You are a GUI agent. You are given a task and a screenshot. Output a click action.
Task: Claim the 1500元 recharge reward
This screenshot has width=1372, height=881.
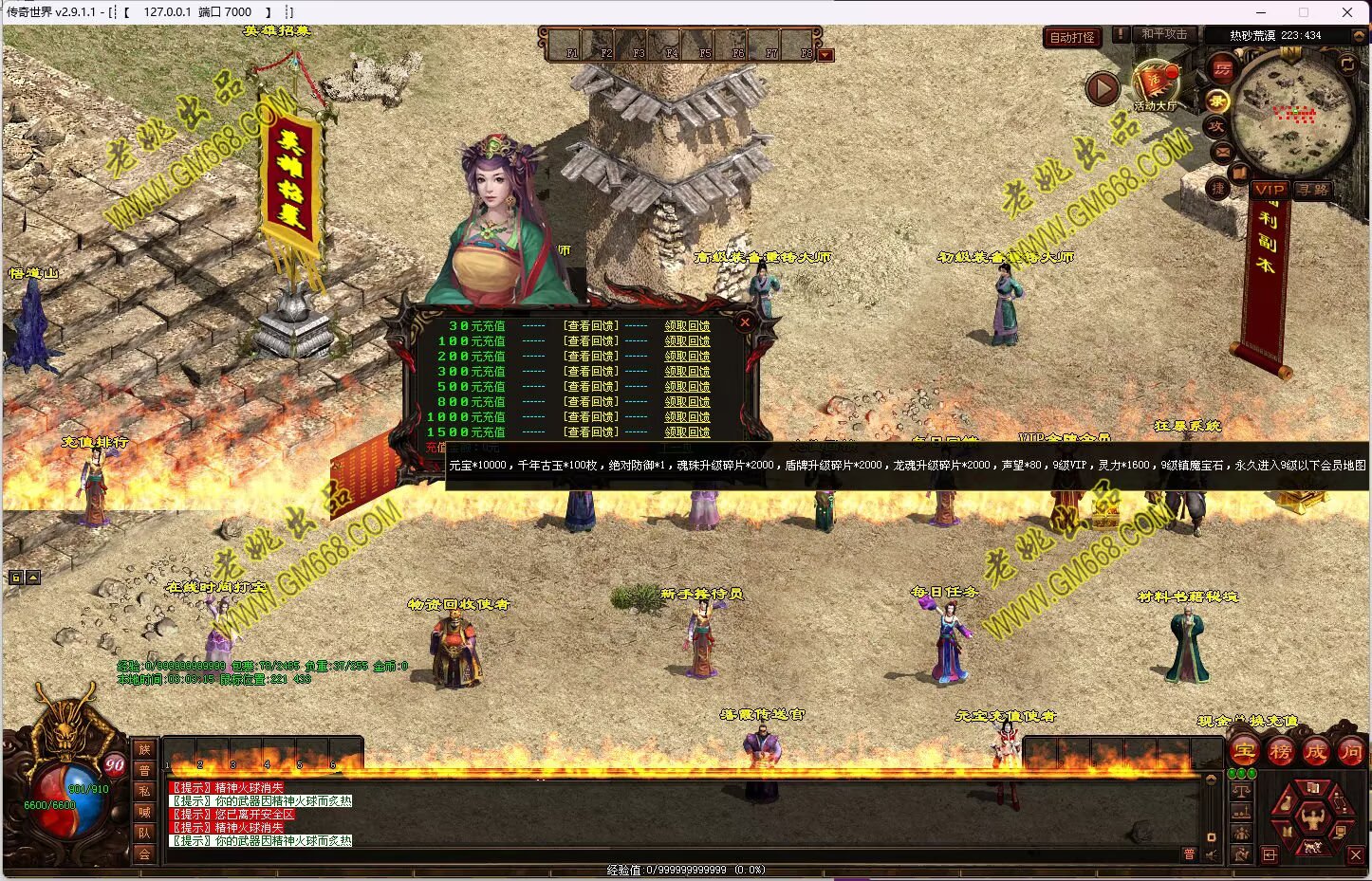(x=687, y=432)
